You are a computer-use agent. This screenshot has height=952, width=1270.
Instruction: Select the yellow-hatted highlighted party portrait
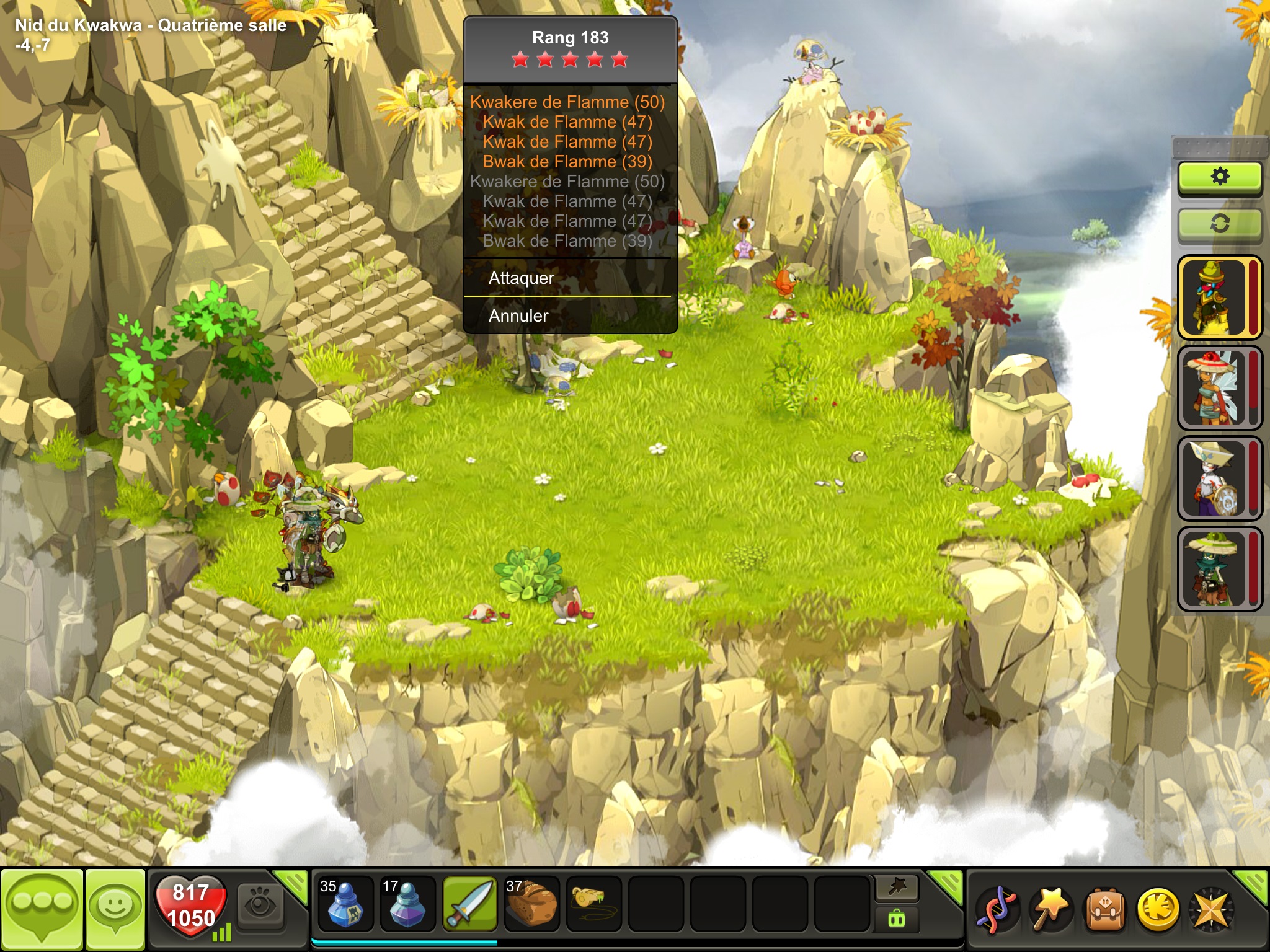(x=1214, y=297)
